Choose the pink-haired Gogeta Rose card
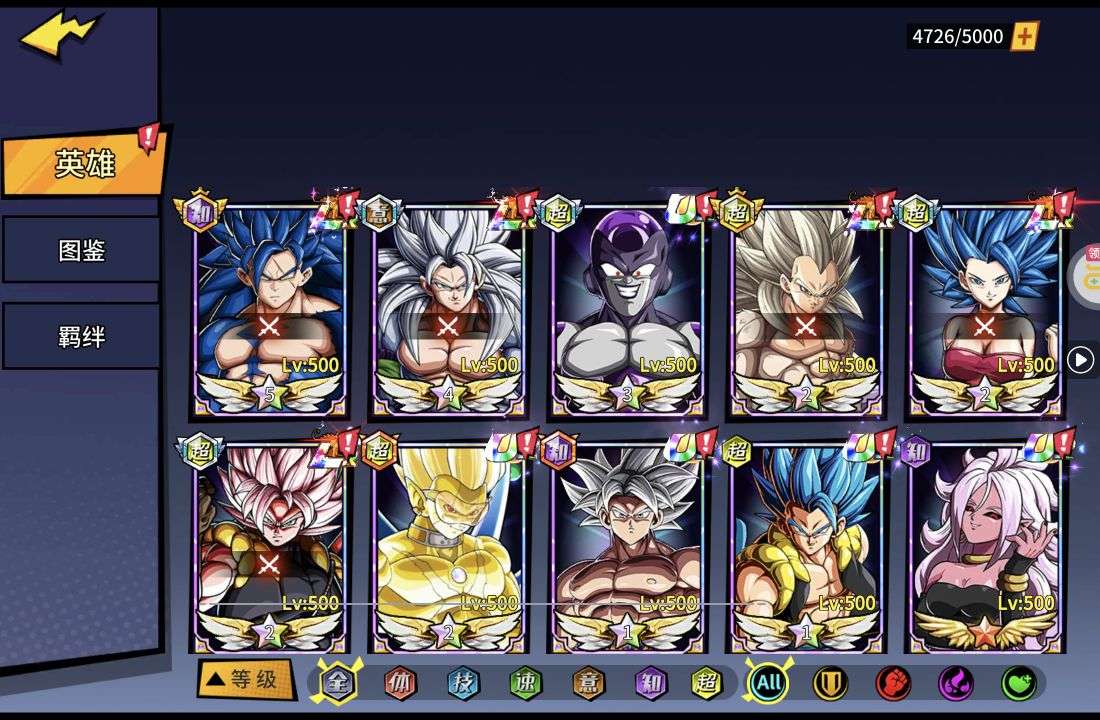Screen dimensions: 1100x720 (270, 547)
